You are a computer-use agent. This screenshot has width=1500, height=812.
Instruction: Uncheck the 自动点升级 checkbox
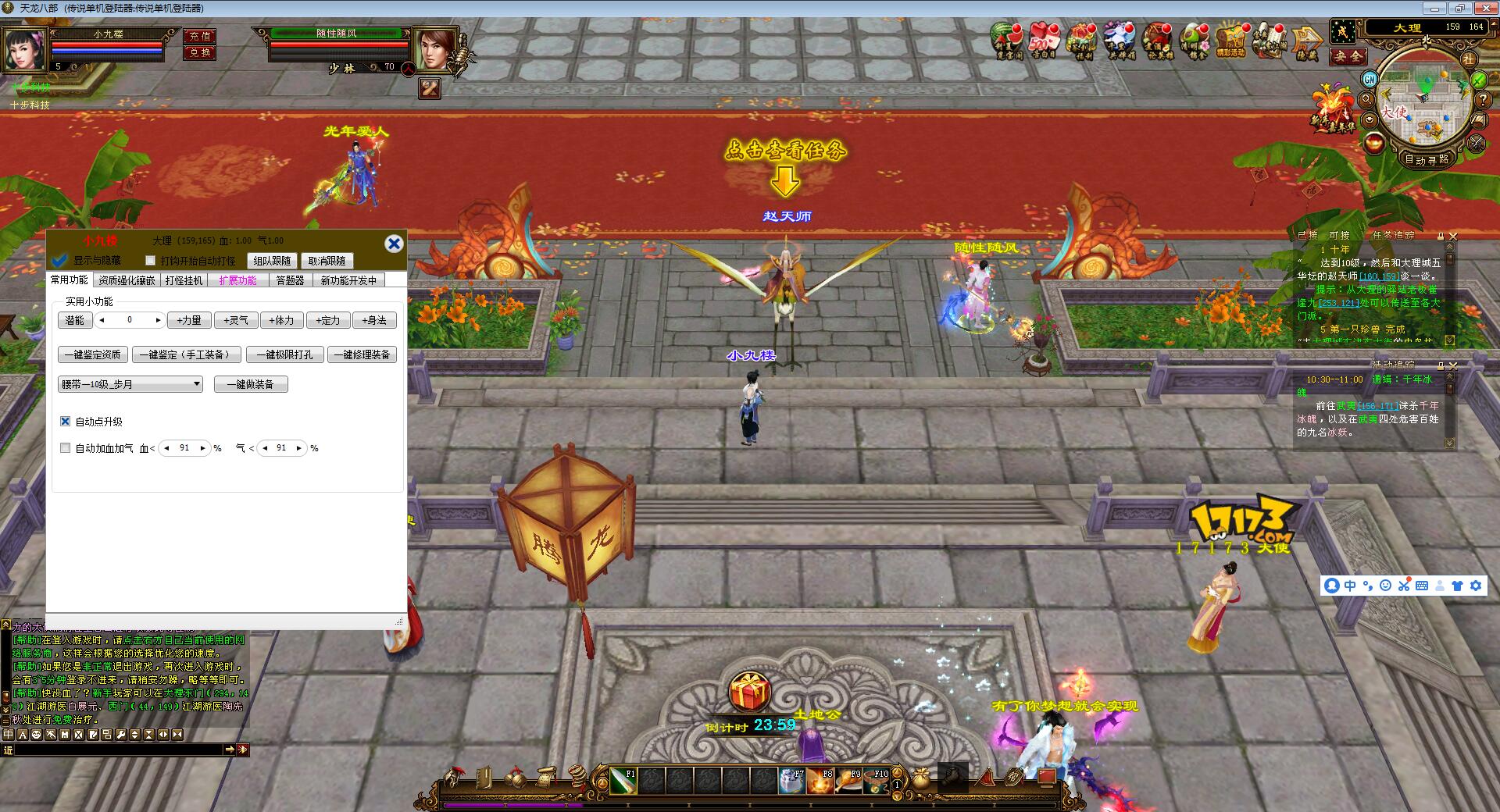pyautogui.click(x=65, y=422)
